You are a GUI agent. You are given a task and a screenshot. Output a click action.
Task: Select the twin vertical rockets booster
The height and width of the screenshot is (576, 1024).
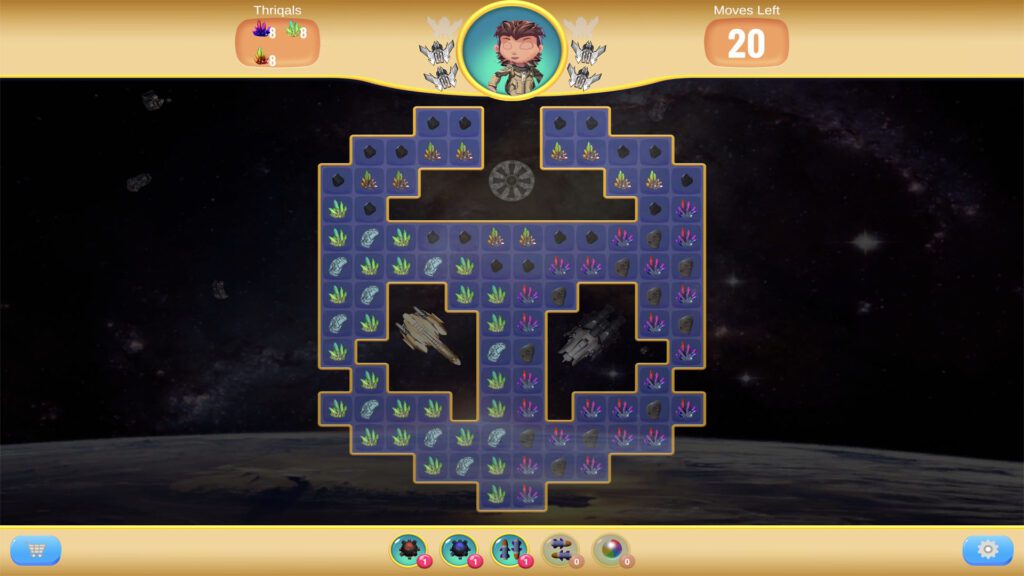(509, 549)
